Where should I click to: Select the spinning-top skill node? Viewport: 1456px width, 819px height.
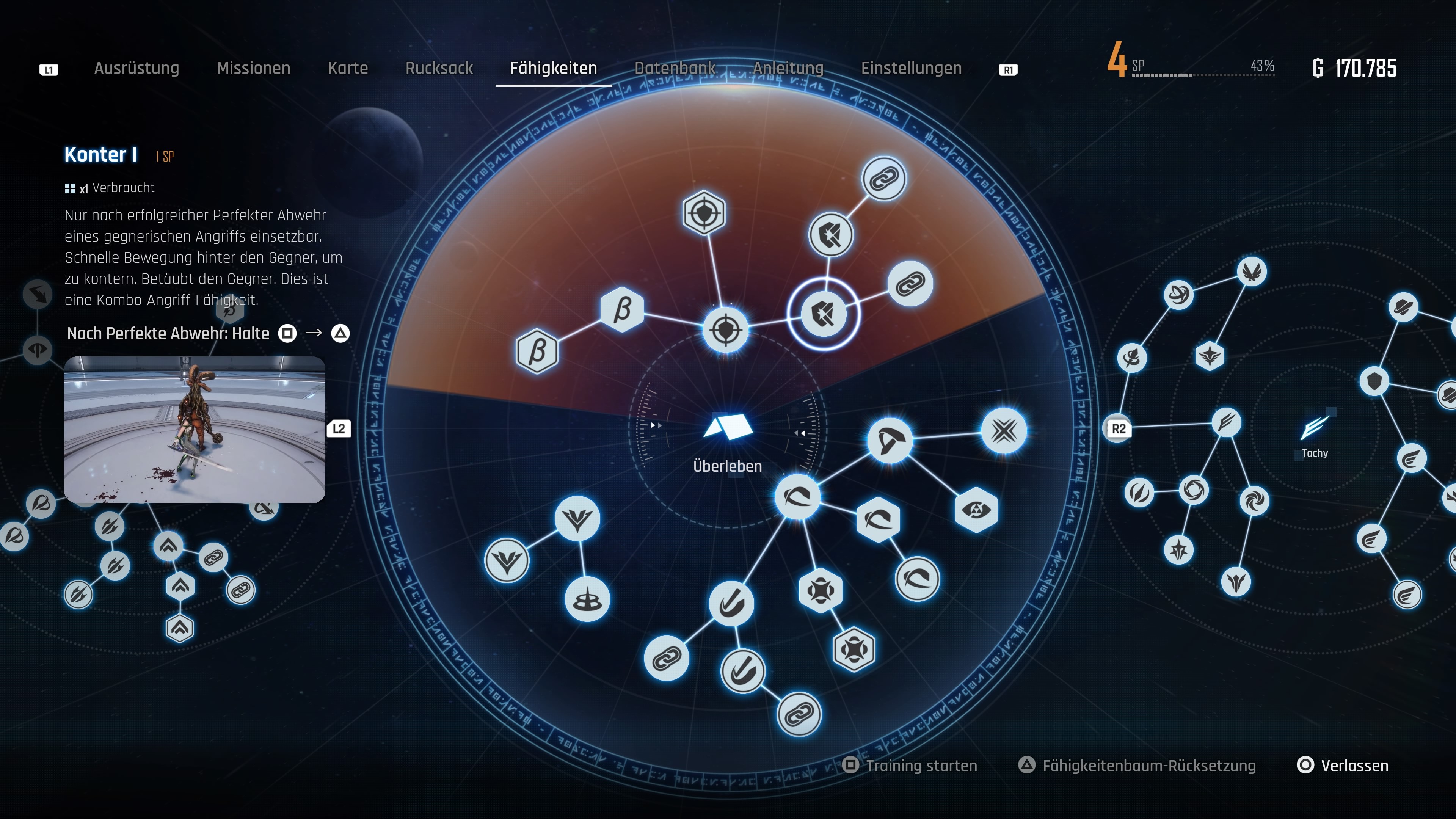[x=587, y=600]
